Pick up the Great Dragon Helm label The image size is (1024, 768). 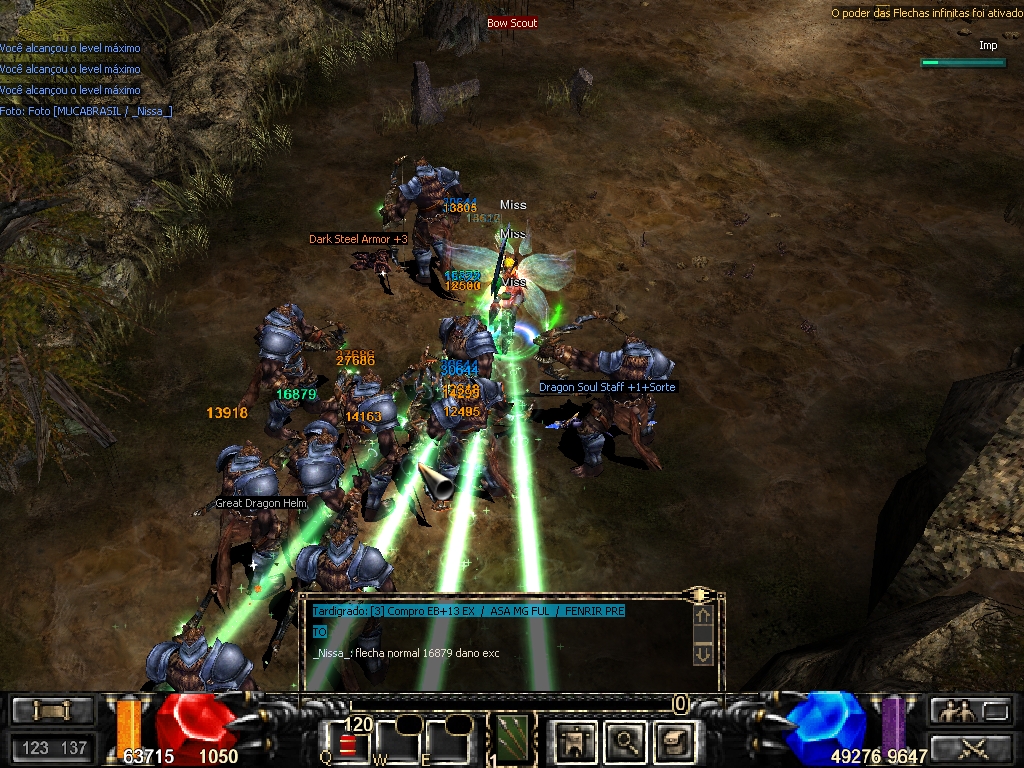tap(261, 504)
